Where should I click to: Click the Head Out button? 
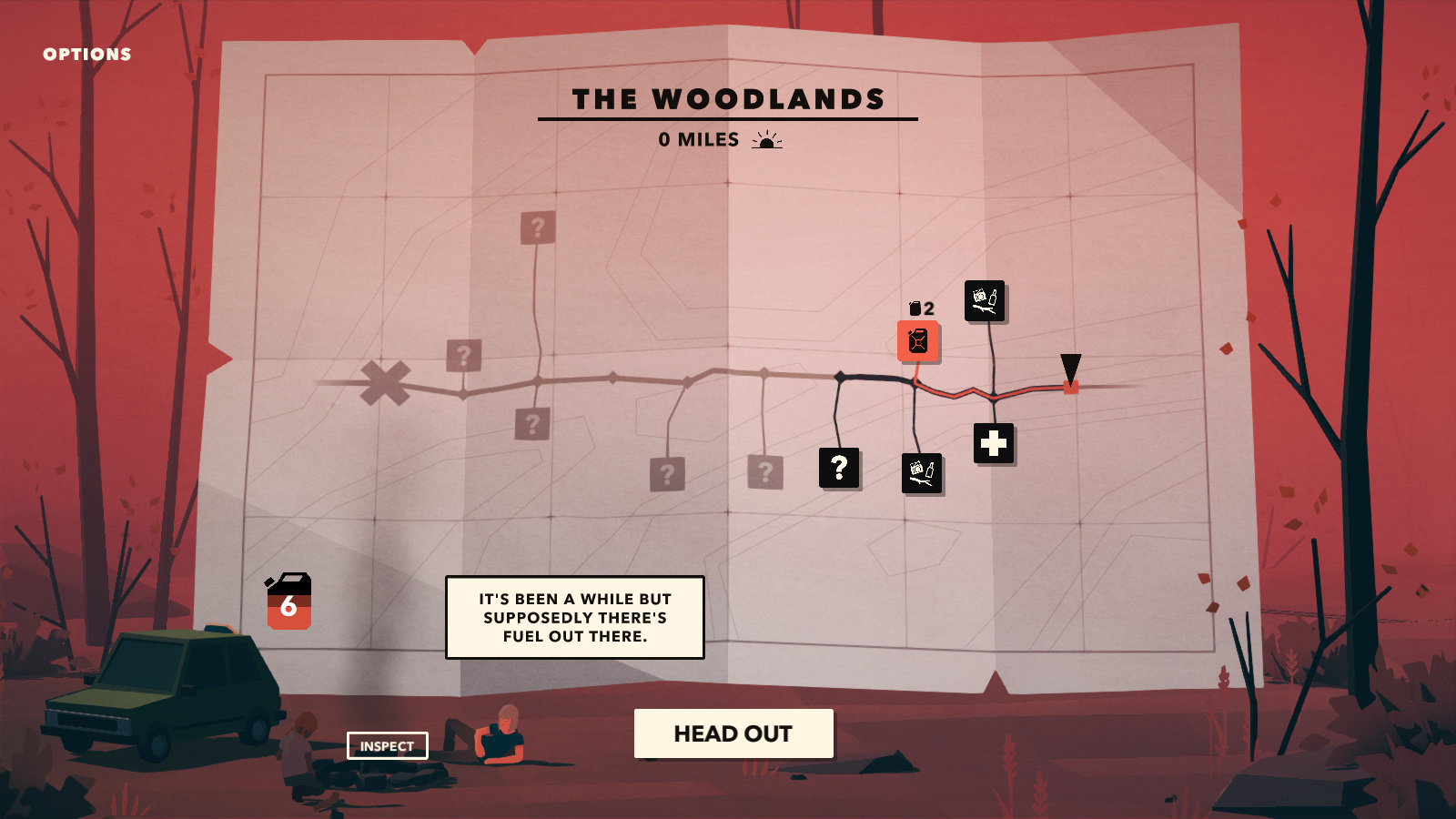pos(733,733)
